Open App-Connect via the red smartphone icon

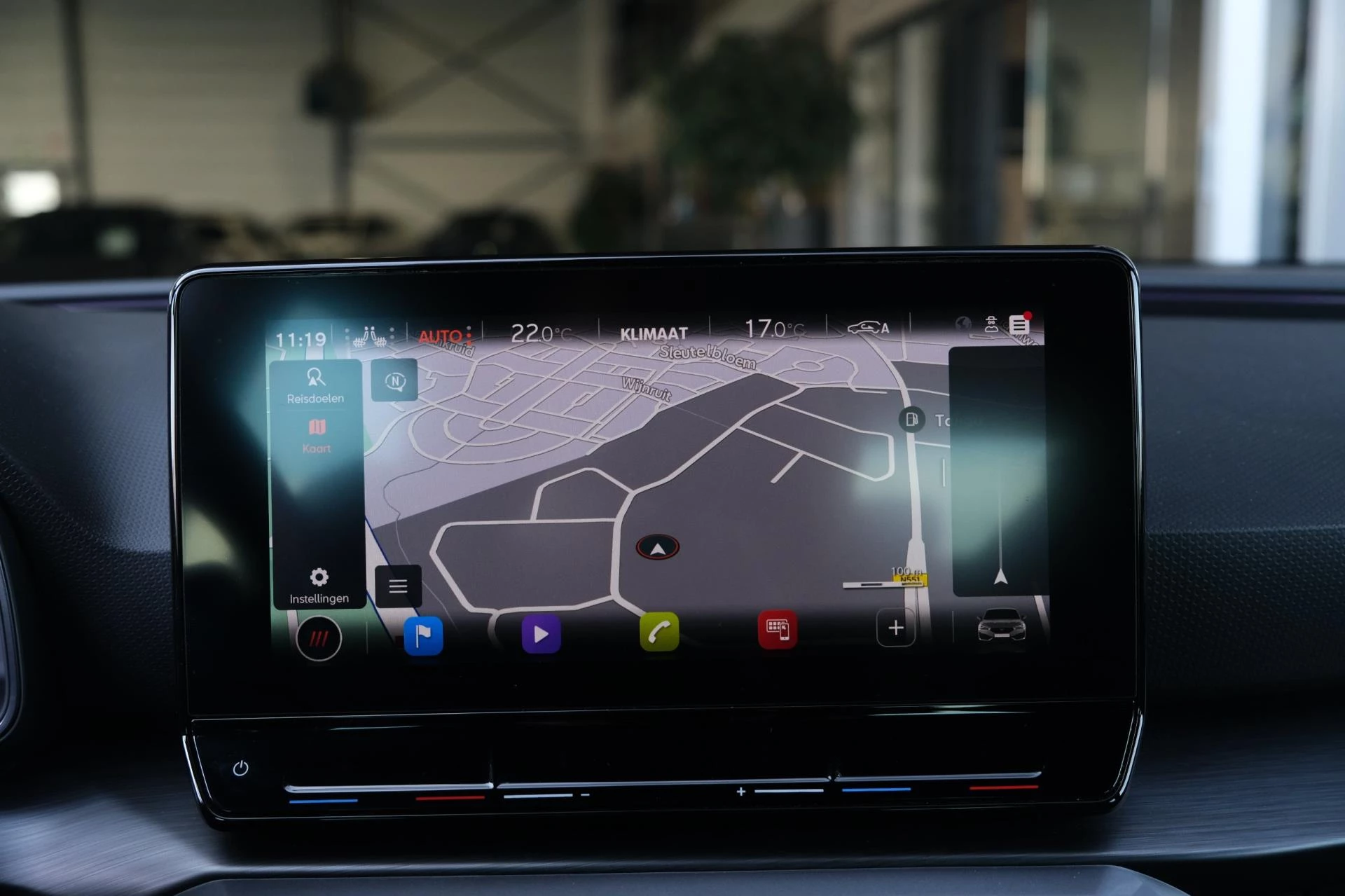778,628
